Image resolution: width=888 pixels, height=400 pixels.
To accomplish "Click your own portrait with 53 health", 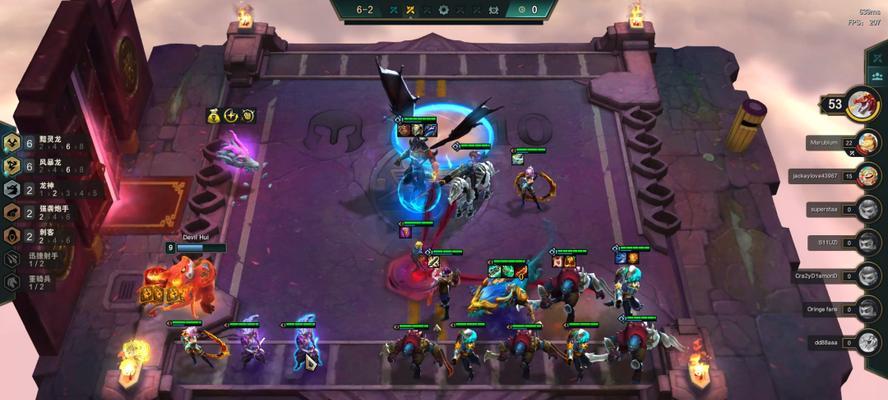I will click(x=862, y=103).
